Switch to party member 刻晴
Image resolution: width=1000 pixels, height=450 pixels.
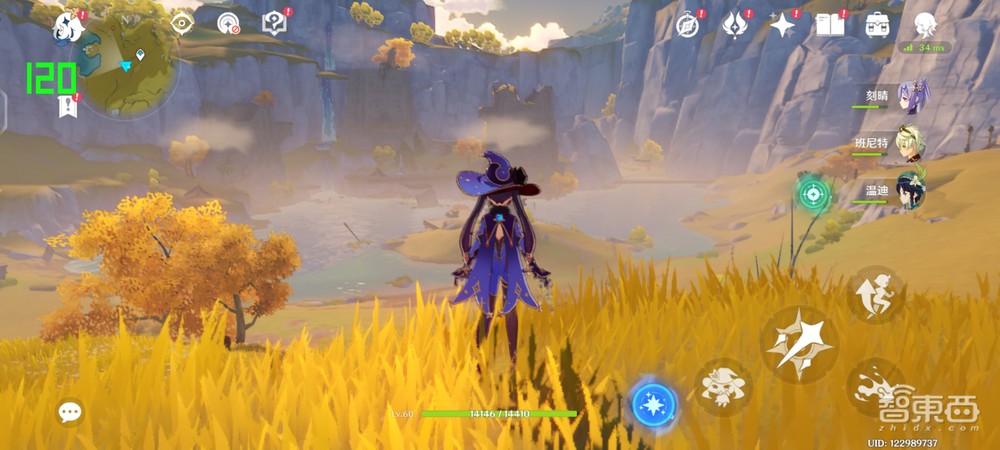(911, 98)
